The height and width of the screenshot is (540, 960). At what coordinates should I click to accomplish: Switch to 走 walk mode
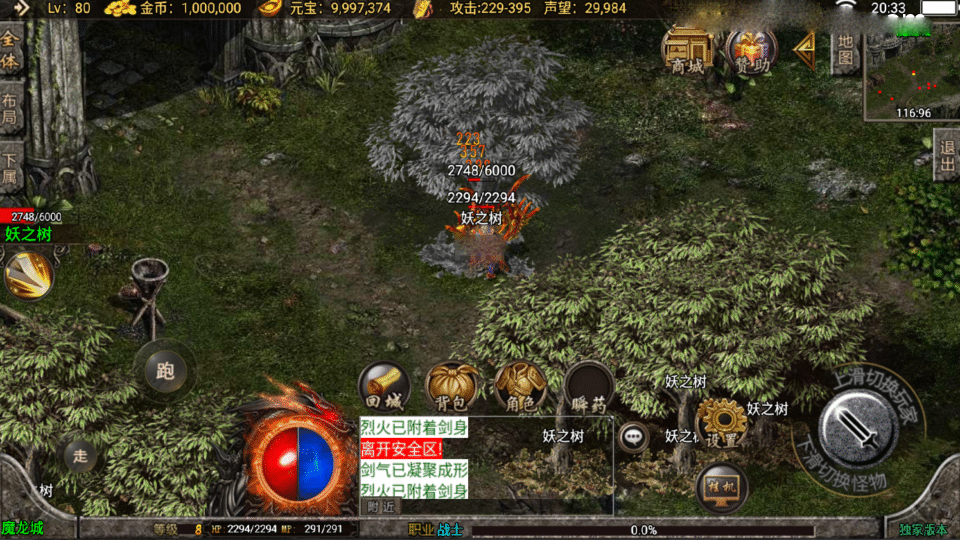click(x=81, y=456)
